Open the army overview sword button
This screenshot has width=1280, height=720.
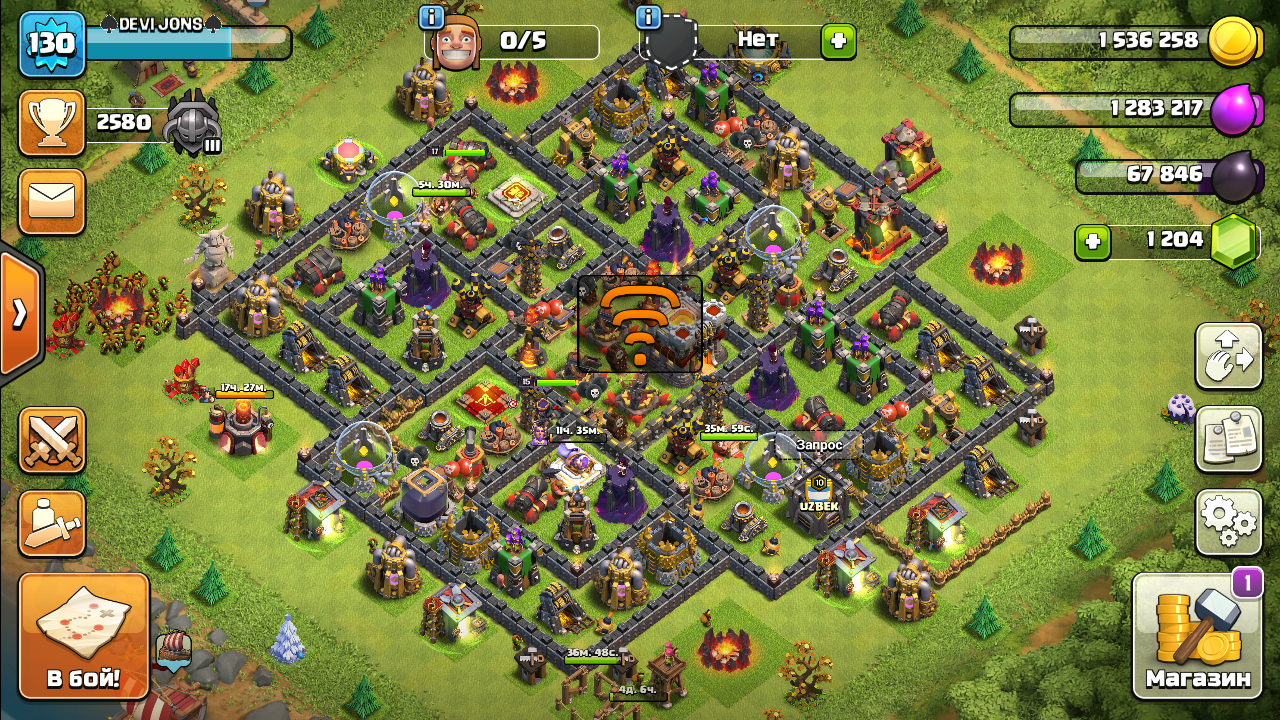52,524
